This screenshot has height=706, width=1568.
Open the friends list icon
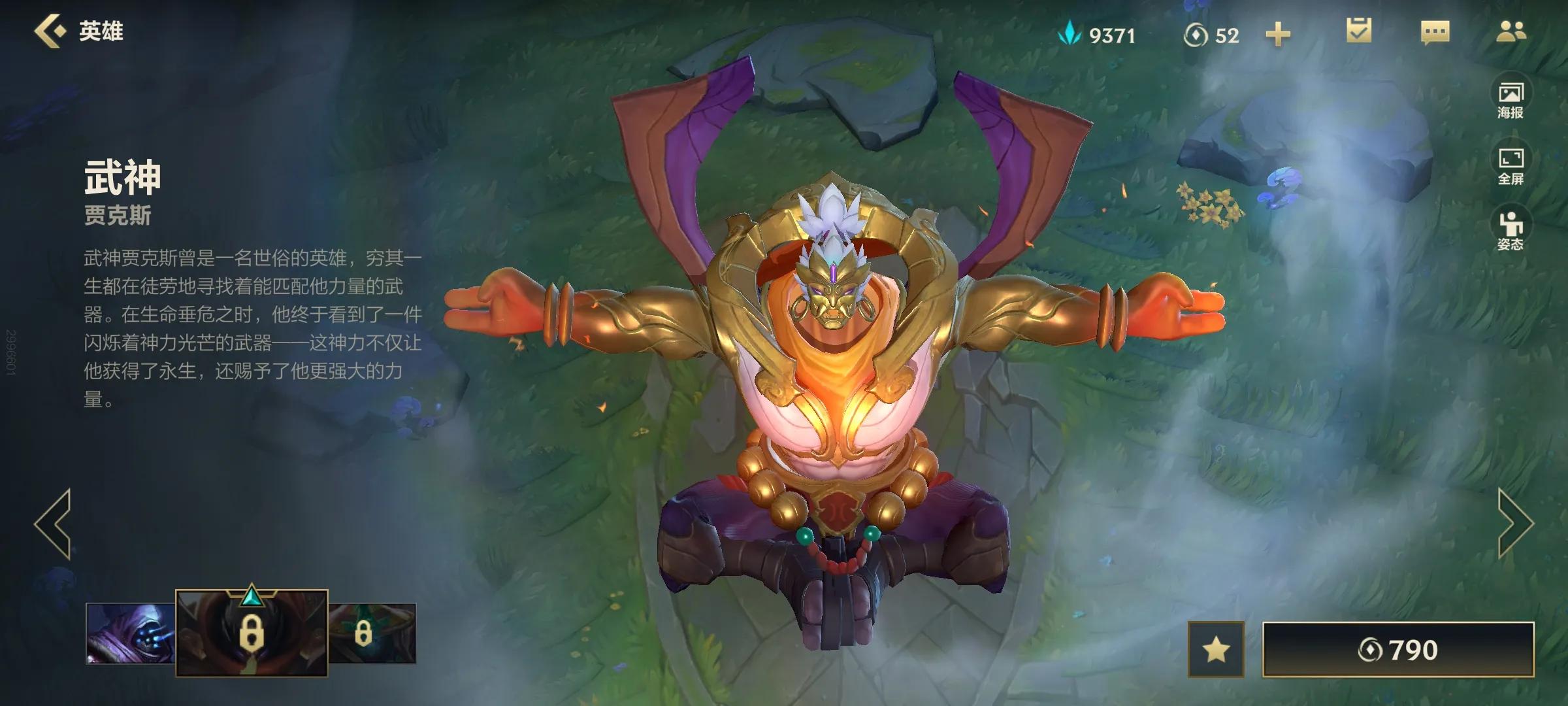[x=1511, y=31]
